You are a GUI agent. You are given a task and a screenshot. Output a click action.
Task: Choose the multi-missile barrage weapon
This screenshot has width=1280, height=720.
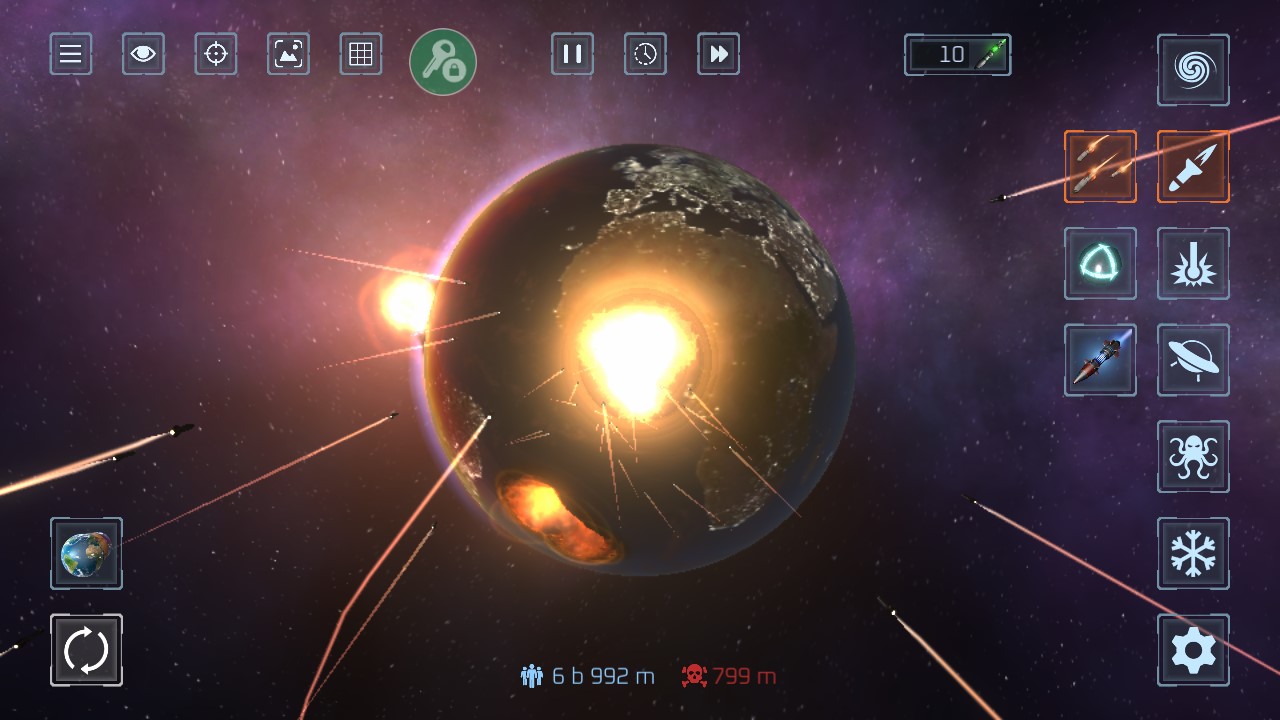(x=1100, y=167)
